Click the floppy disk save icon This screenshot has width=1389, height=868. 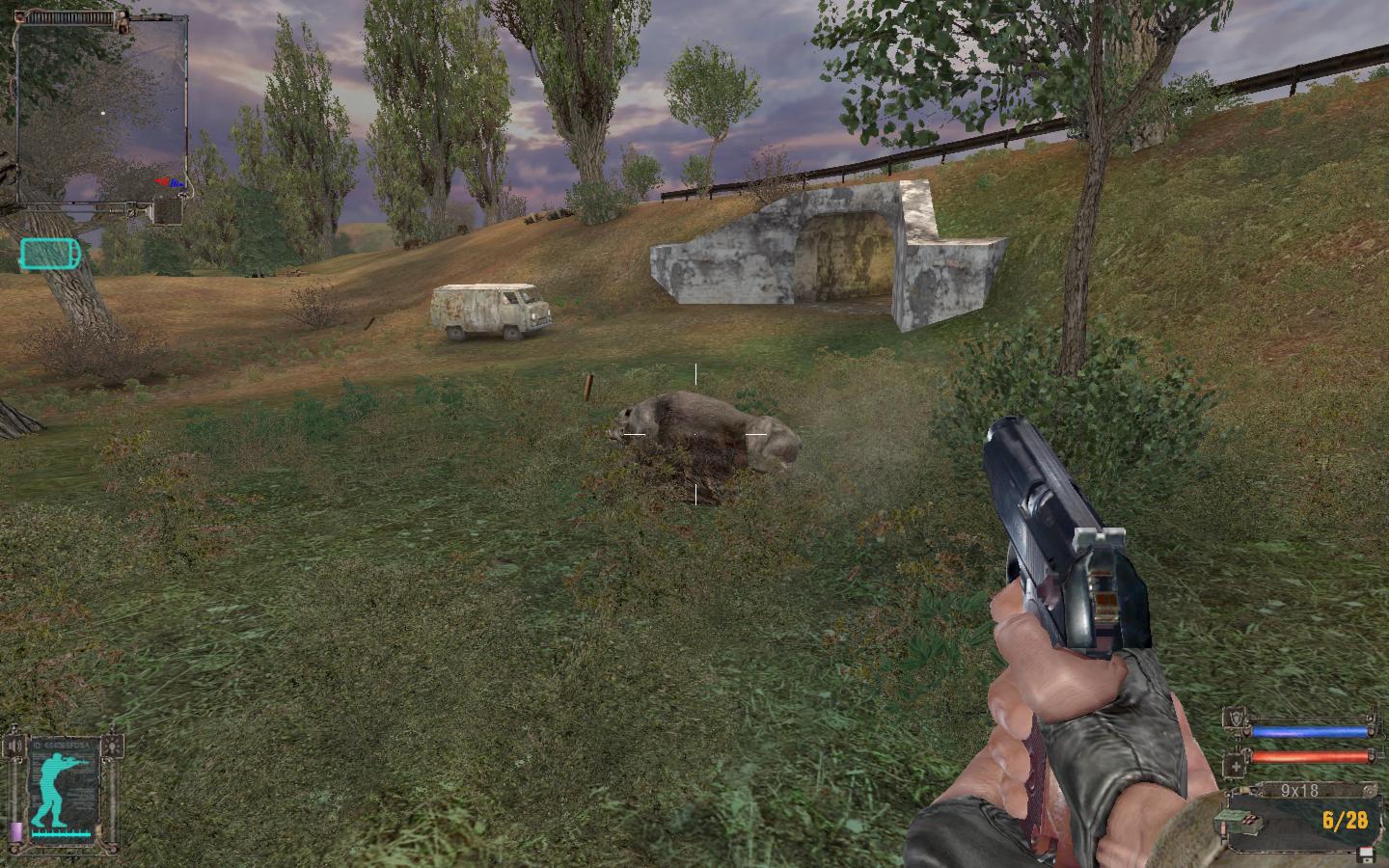tap(1365, 854)
